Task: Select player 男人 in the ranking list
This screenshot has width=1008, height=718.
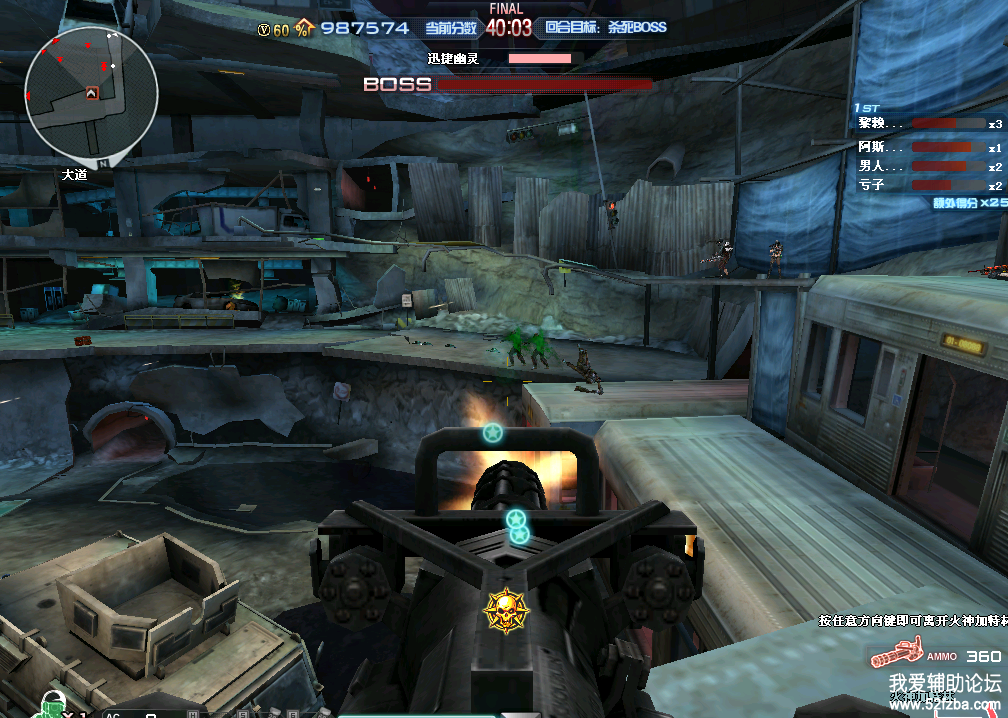Action: (x=872, y=166)
